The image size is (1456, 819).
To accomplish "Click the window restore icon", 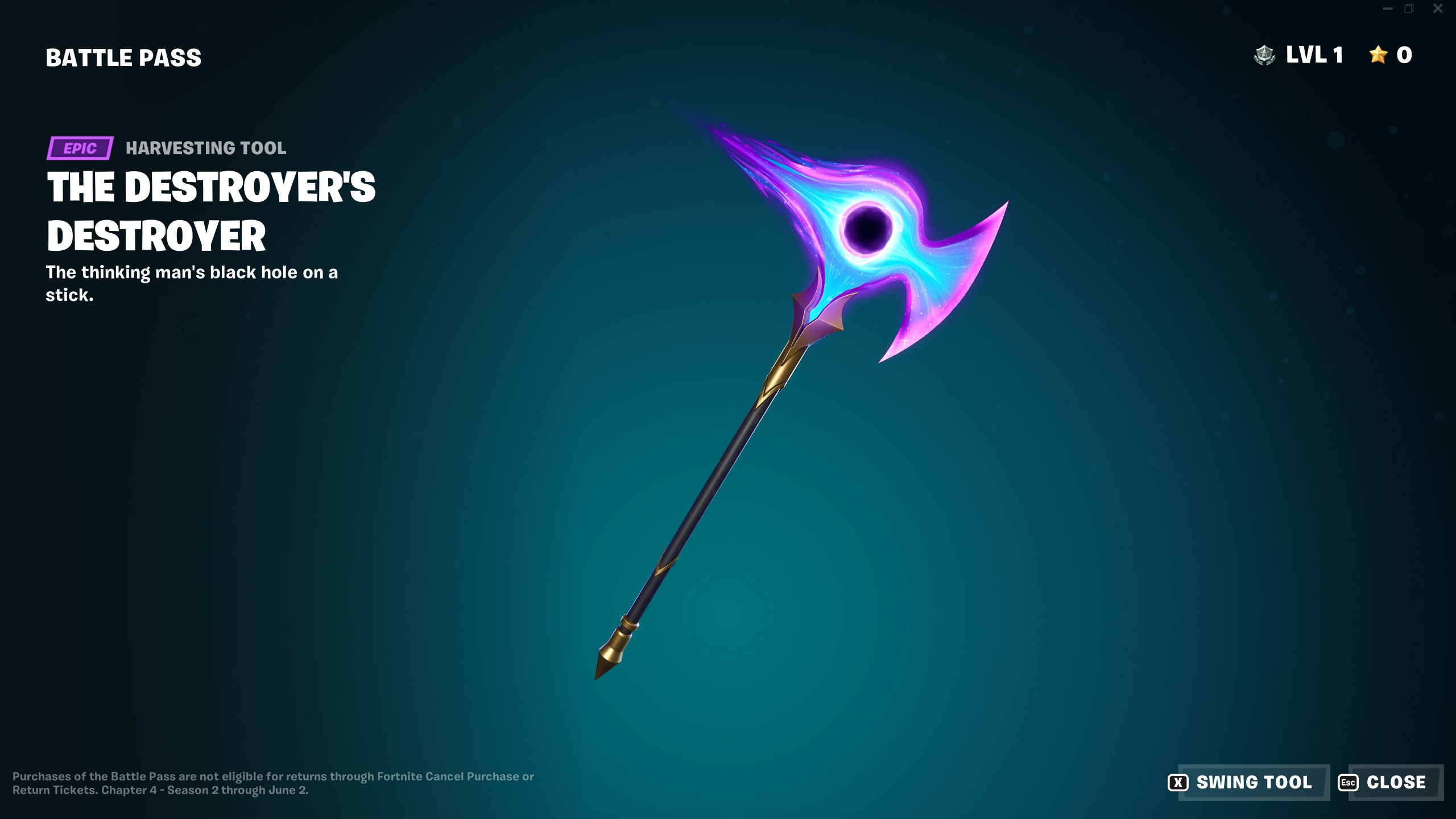I will point(1408,9).
